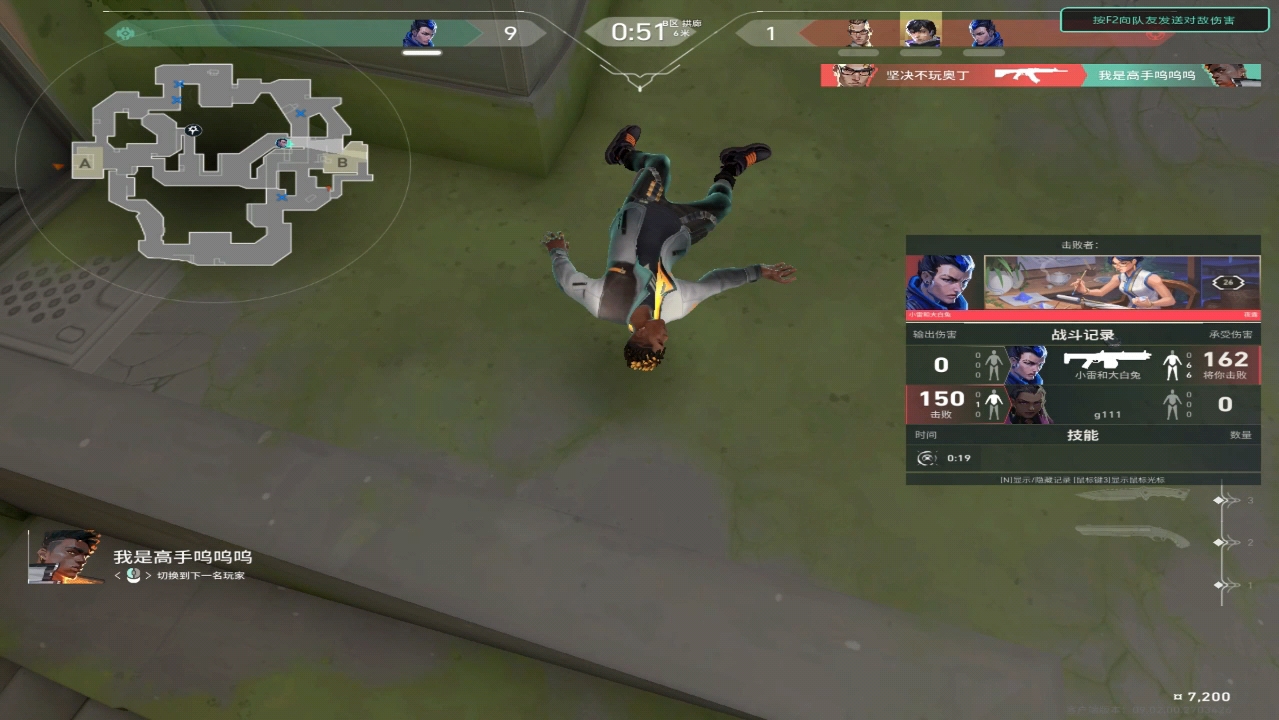Select the g111 combat record row
The image size is (1279, 720).
click(1083, 404)
